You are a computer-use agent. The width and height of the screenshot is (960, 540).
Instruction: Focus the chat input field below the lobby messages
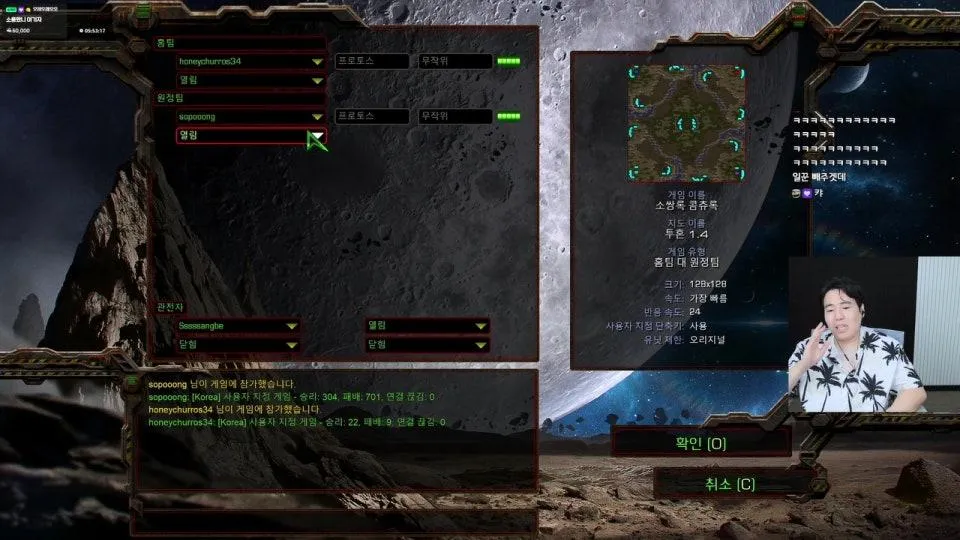tap(335, 520)
